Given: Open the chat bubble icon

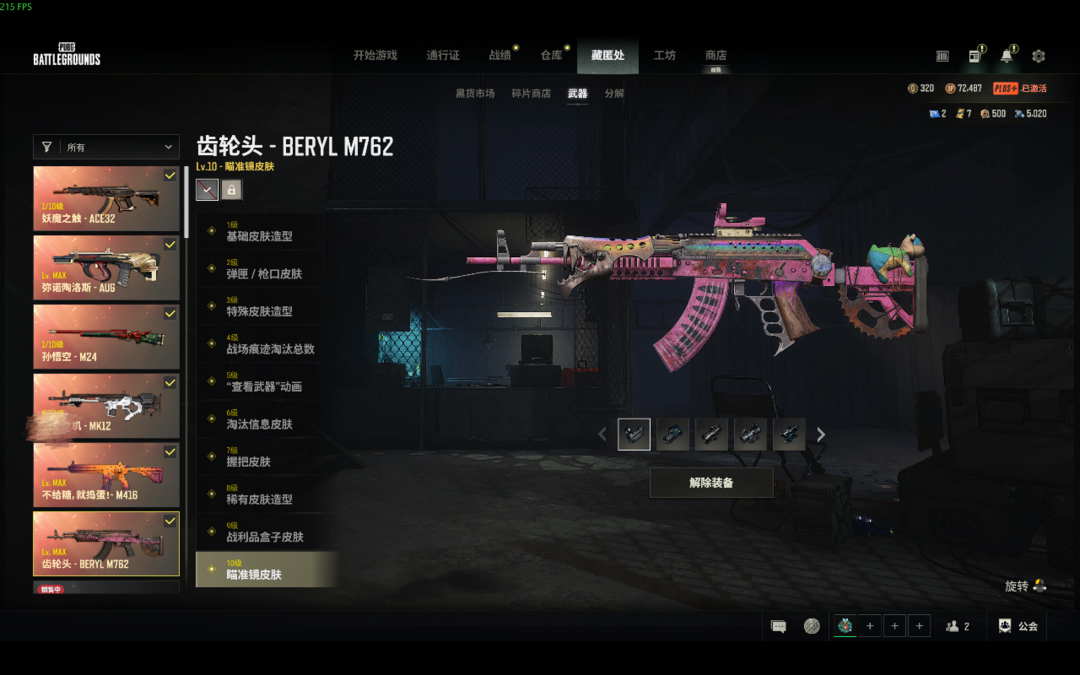Looking at the screenshot, I should (778, 627).
